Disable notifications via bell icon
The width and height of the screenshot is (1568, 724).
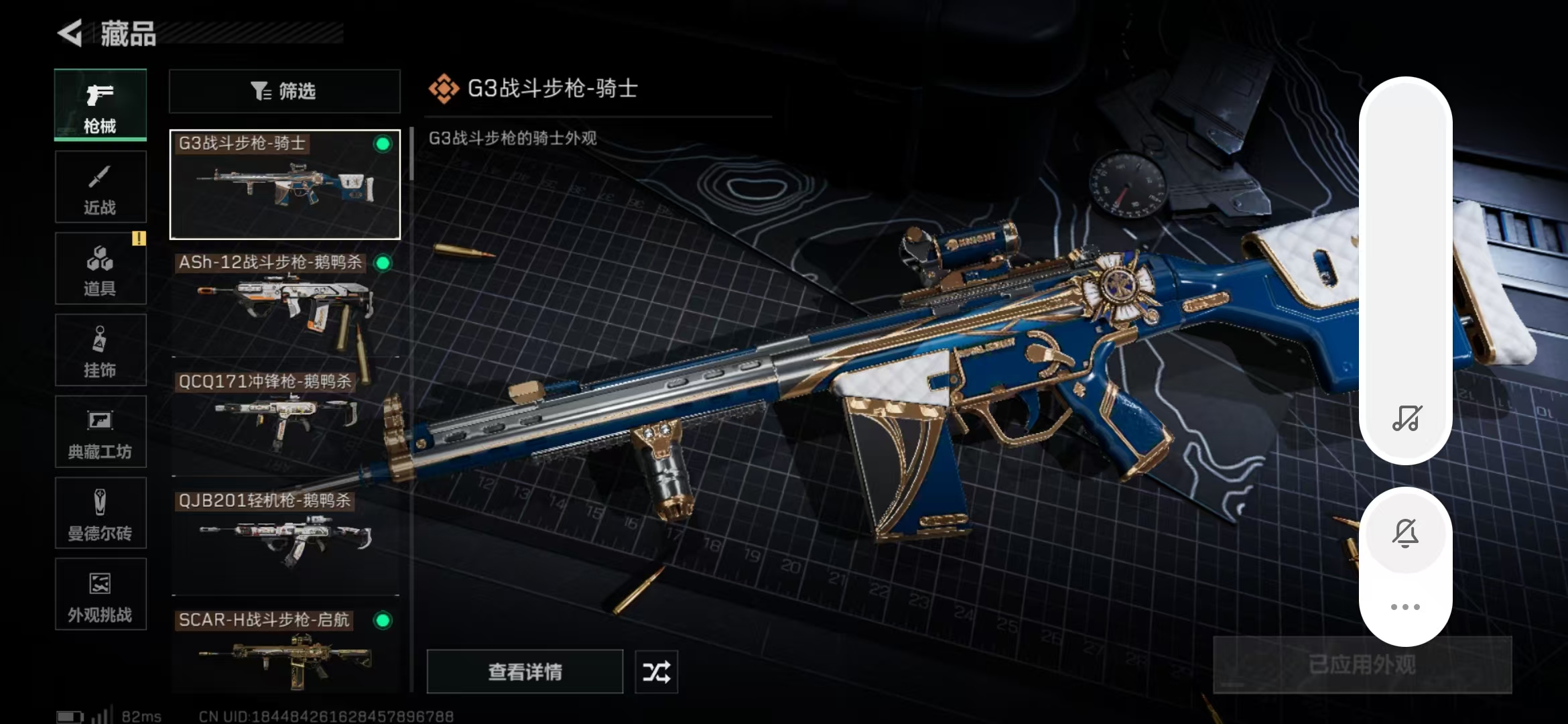[x=1406, y=533]
